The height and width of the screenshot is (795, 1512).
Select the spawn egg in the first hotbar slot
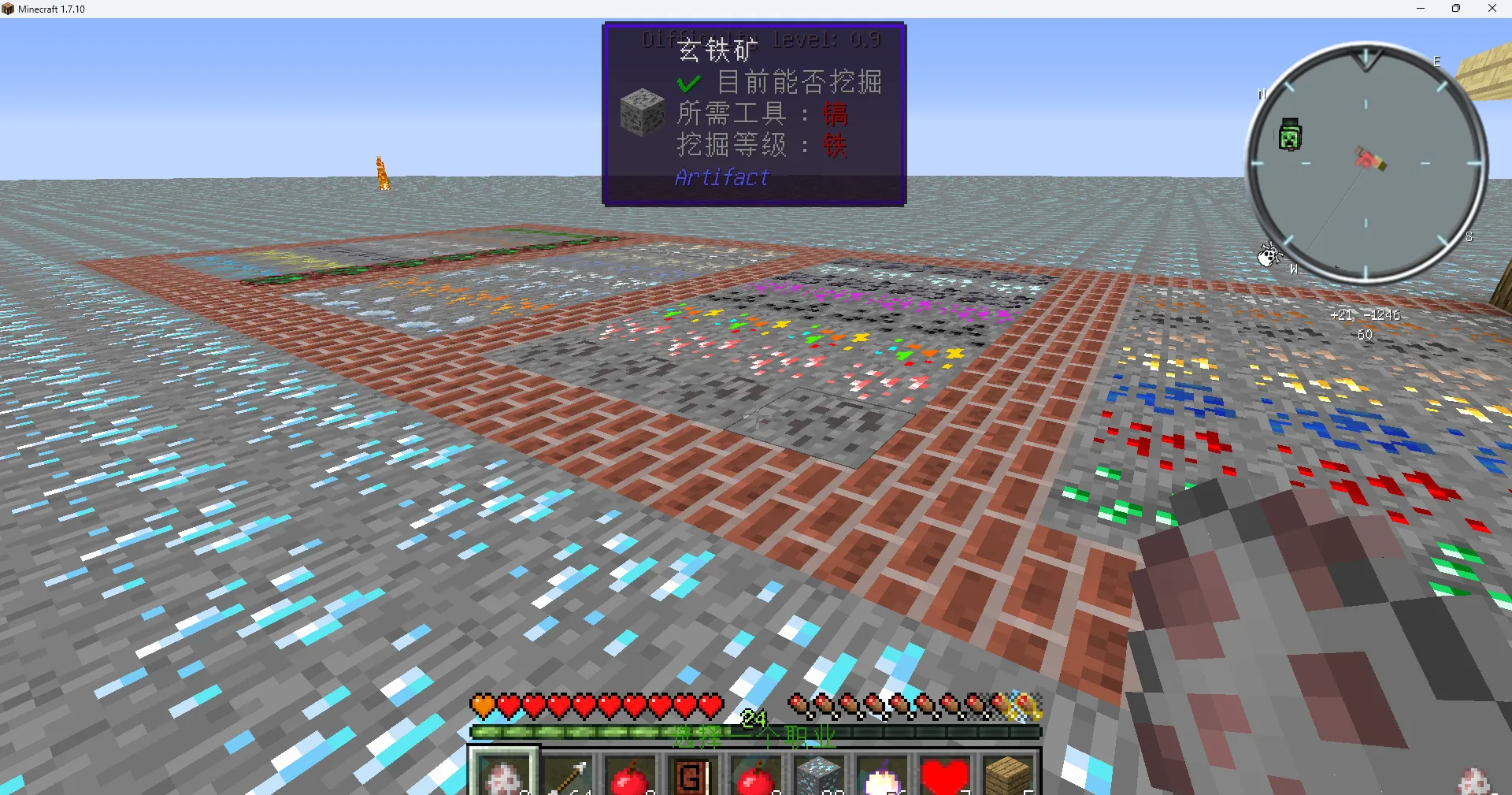coord(504,775)
